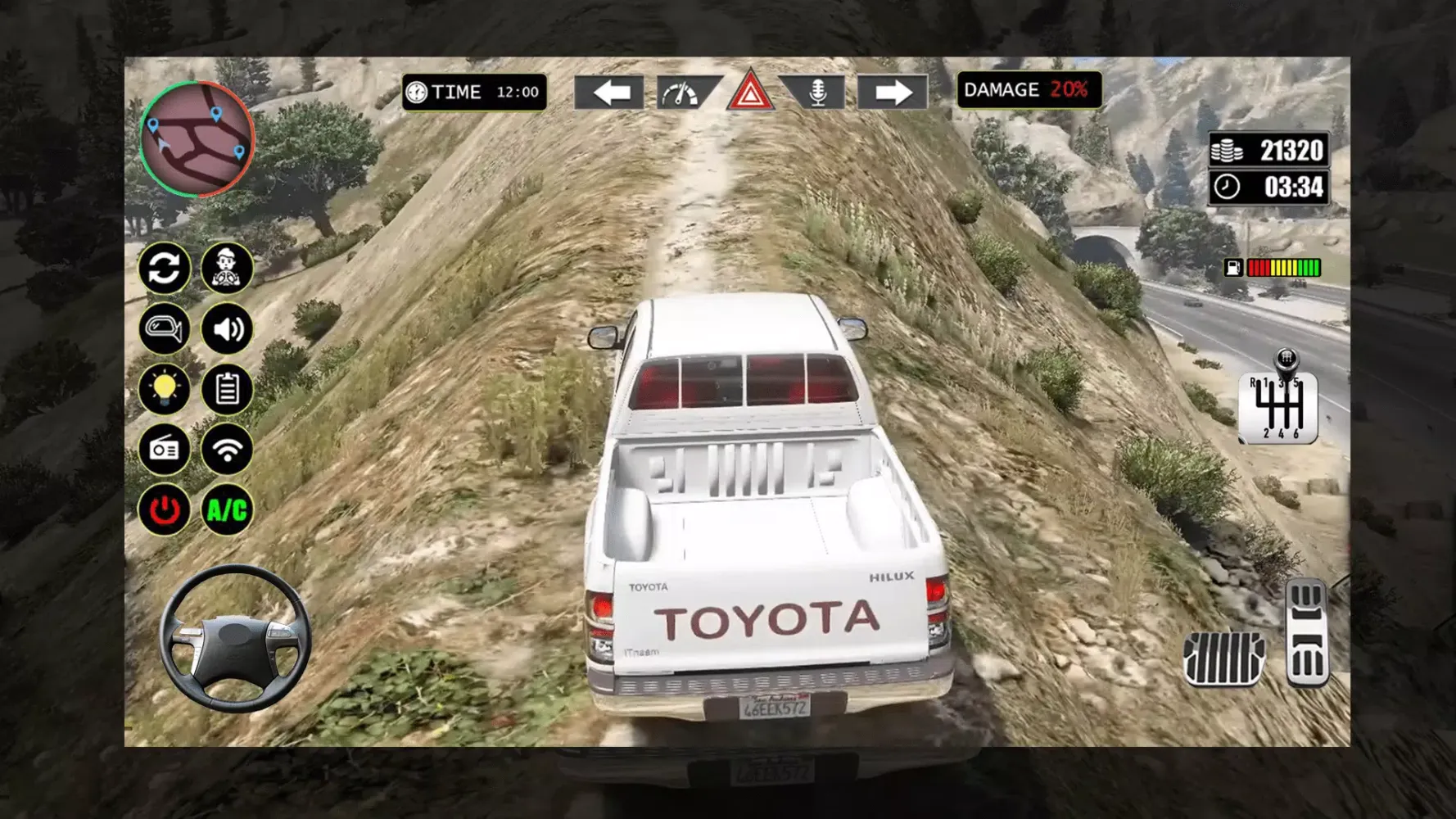Open the WiFi connection panel
1456x819 pixels.
tap(227, 450)
